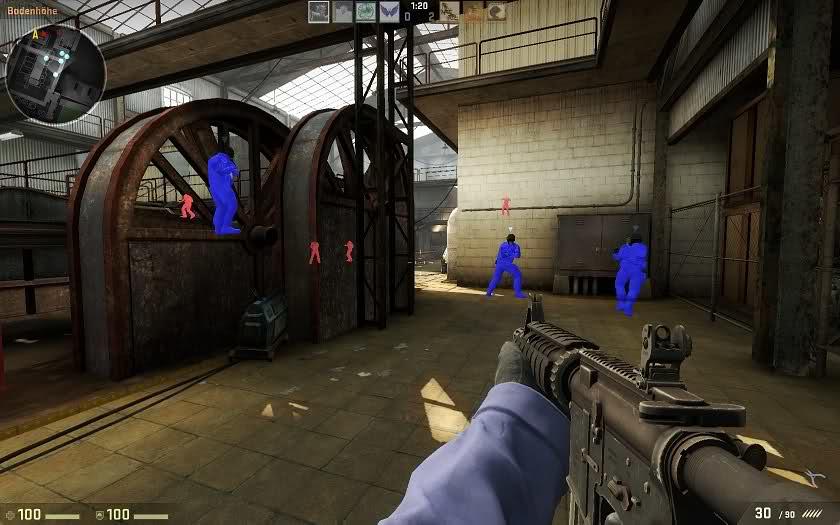The image size is (840, 525).
Task: Click the circular radar minimap
Action: [55, 72]
